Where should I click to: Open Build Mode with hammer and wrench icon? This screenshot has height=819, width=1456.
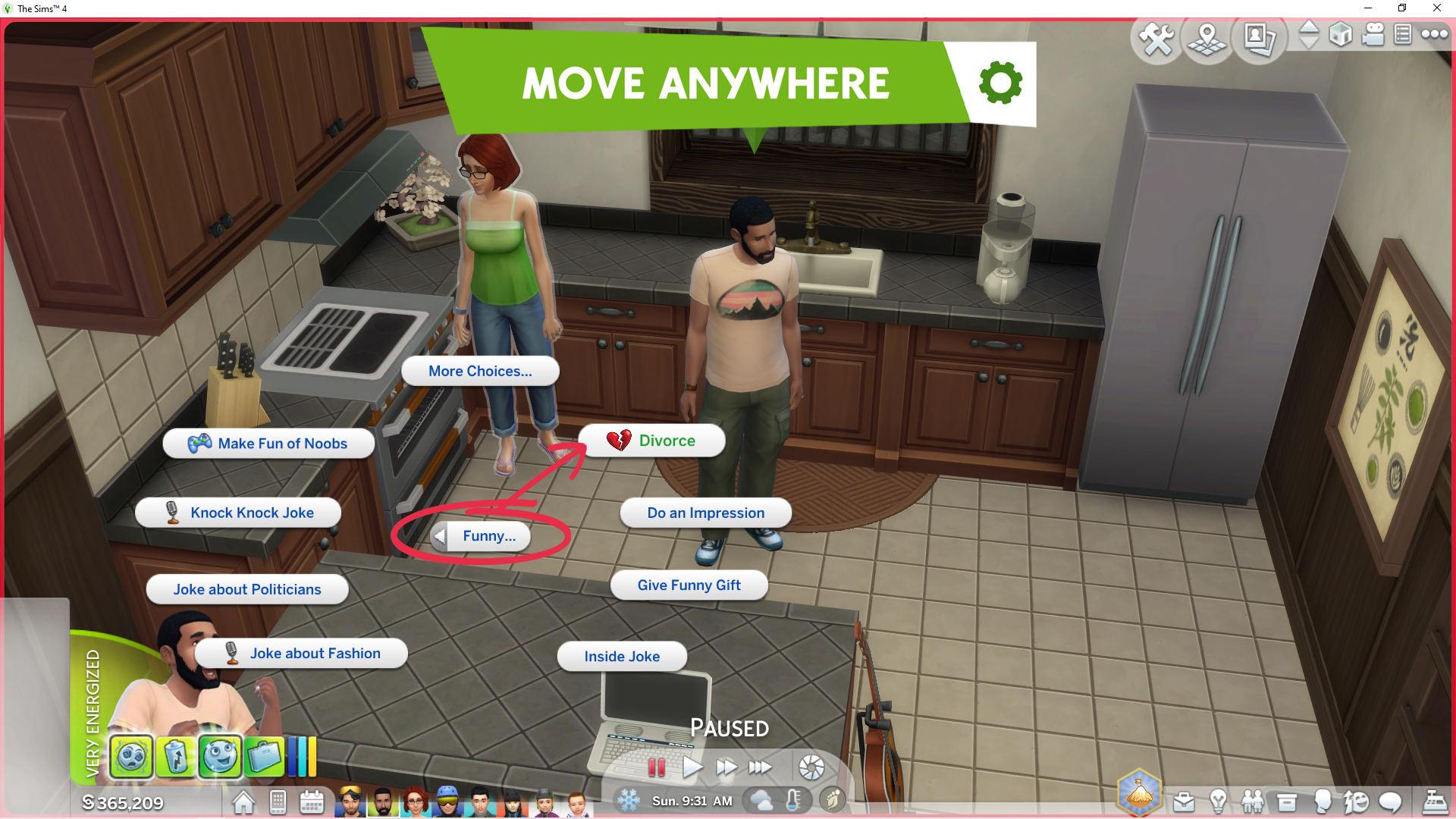pyautogui.click(x=1156, y=38)
